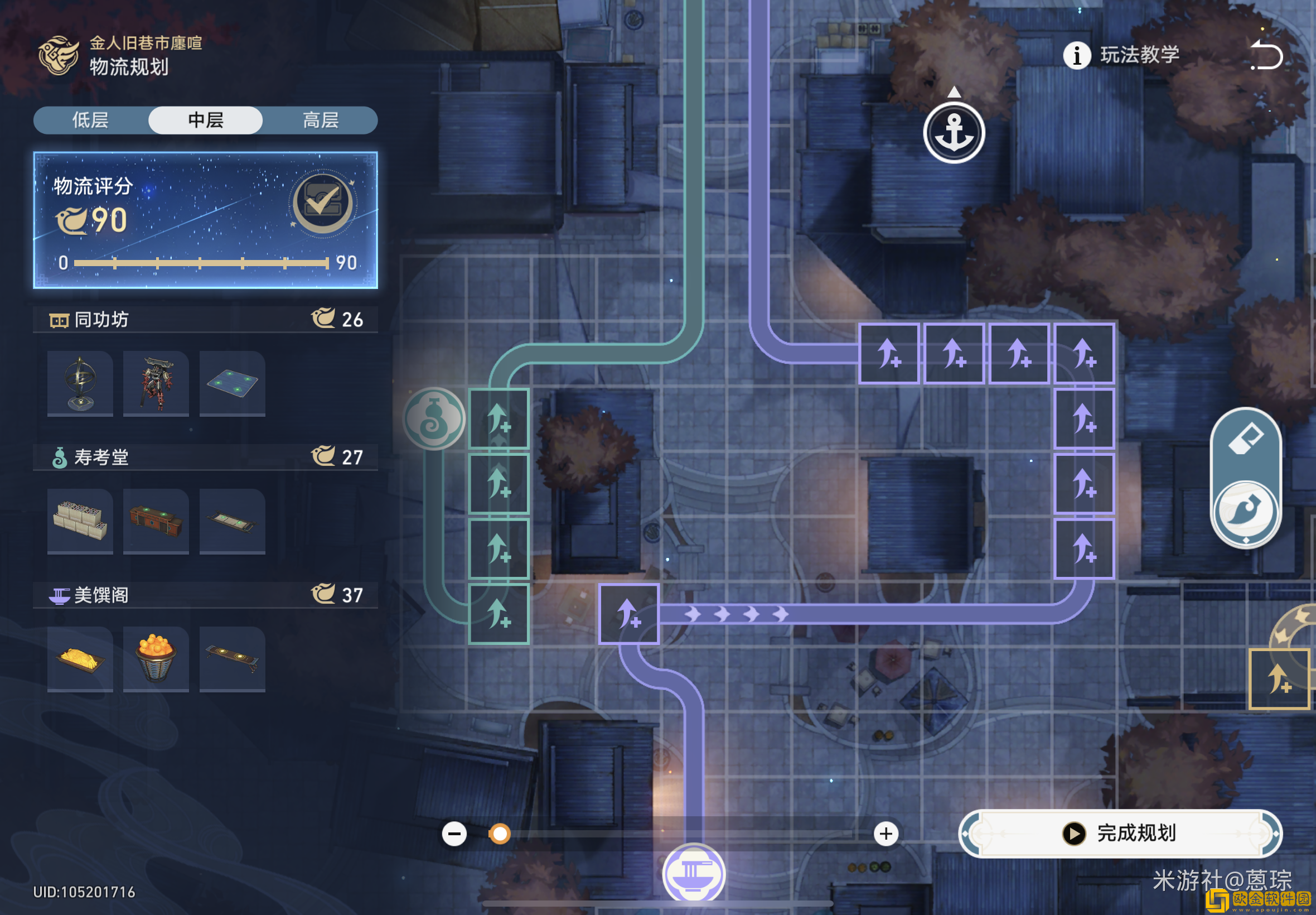Confirm with the 完成规划 button
Image resolution: width=1316 pixels, height=915 pixels.
[x=1120, y=833]
